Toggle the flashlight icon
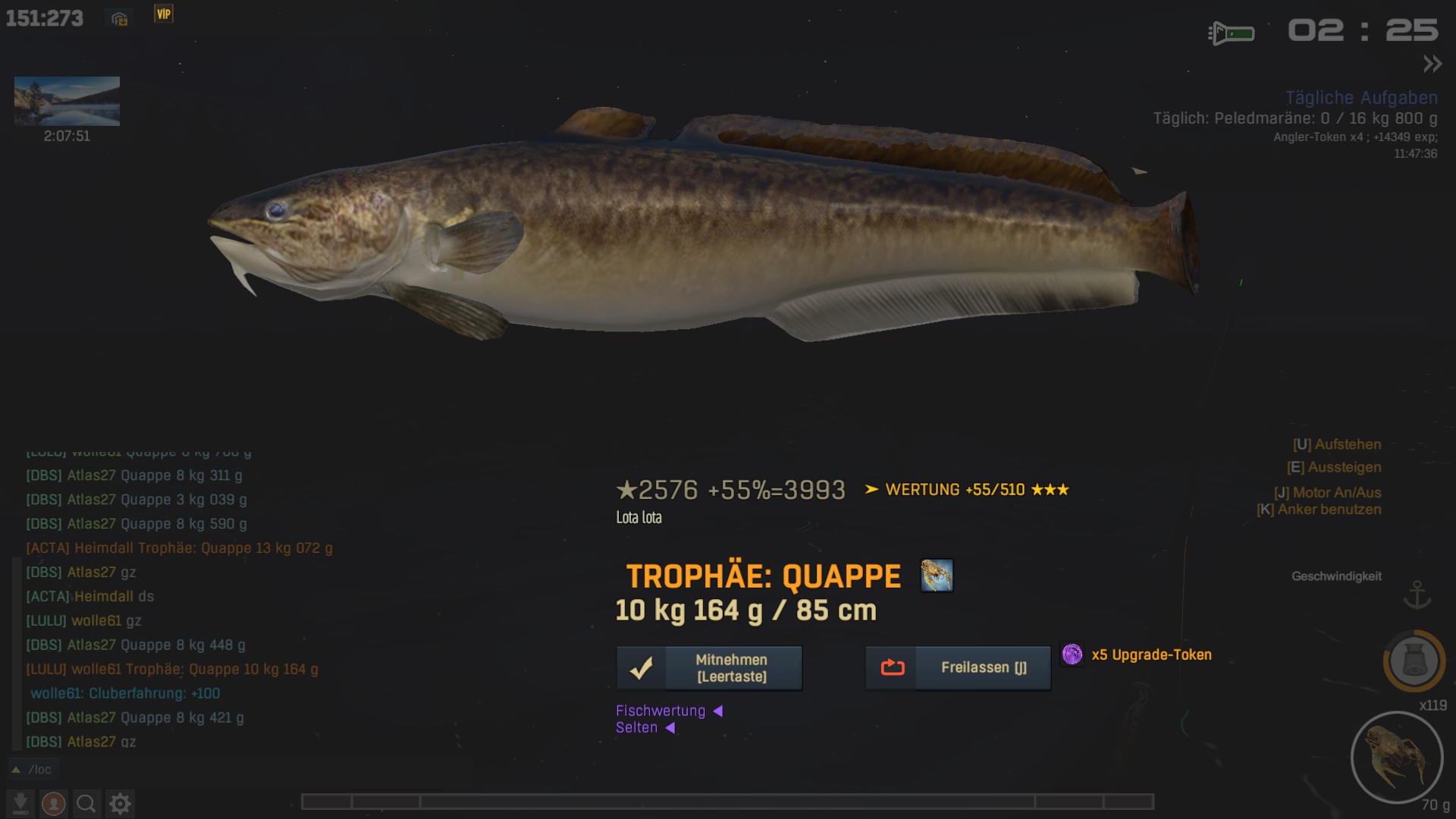The width and height of the screenshot is (1456, 819). click(x=1231, y=33)
